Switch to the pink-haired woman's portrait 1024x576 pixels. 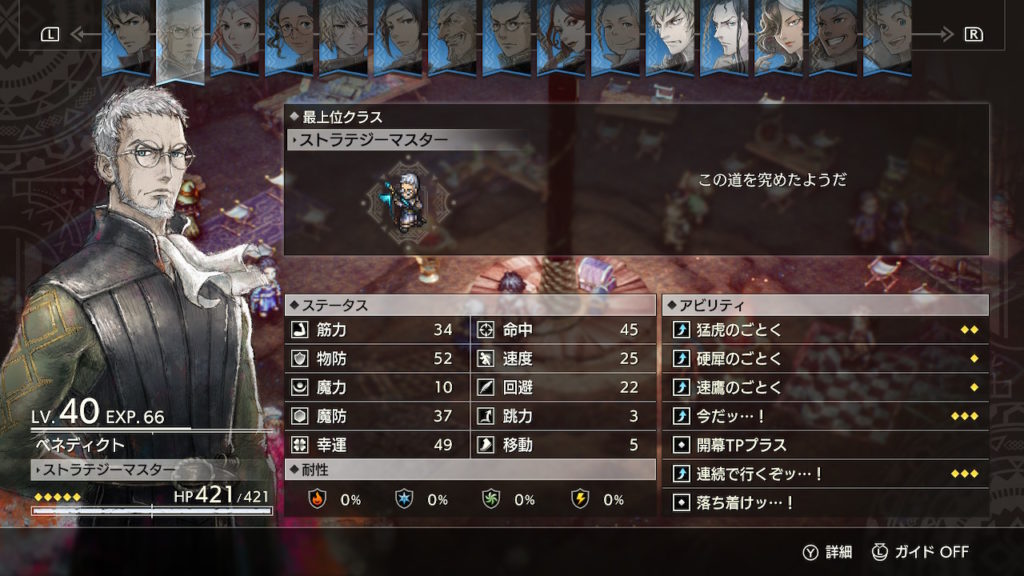235,38
